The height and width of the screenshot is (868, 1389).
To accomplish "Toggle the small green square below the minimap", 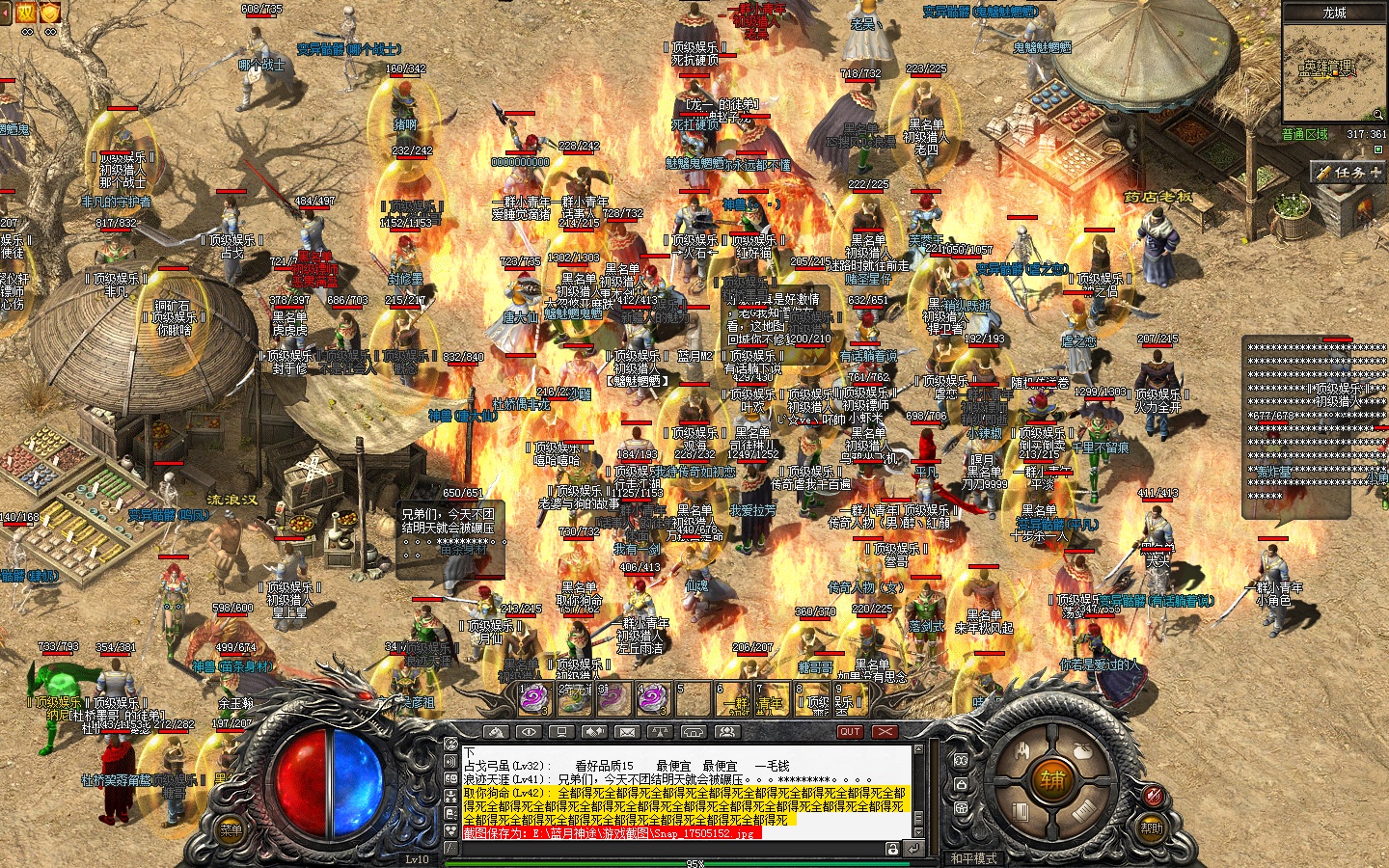I will pos(1378,149).
